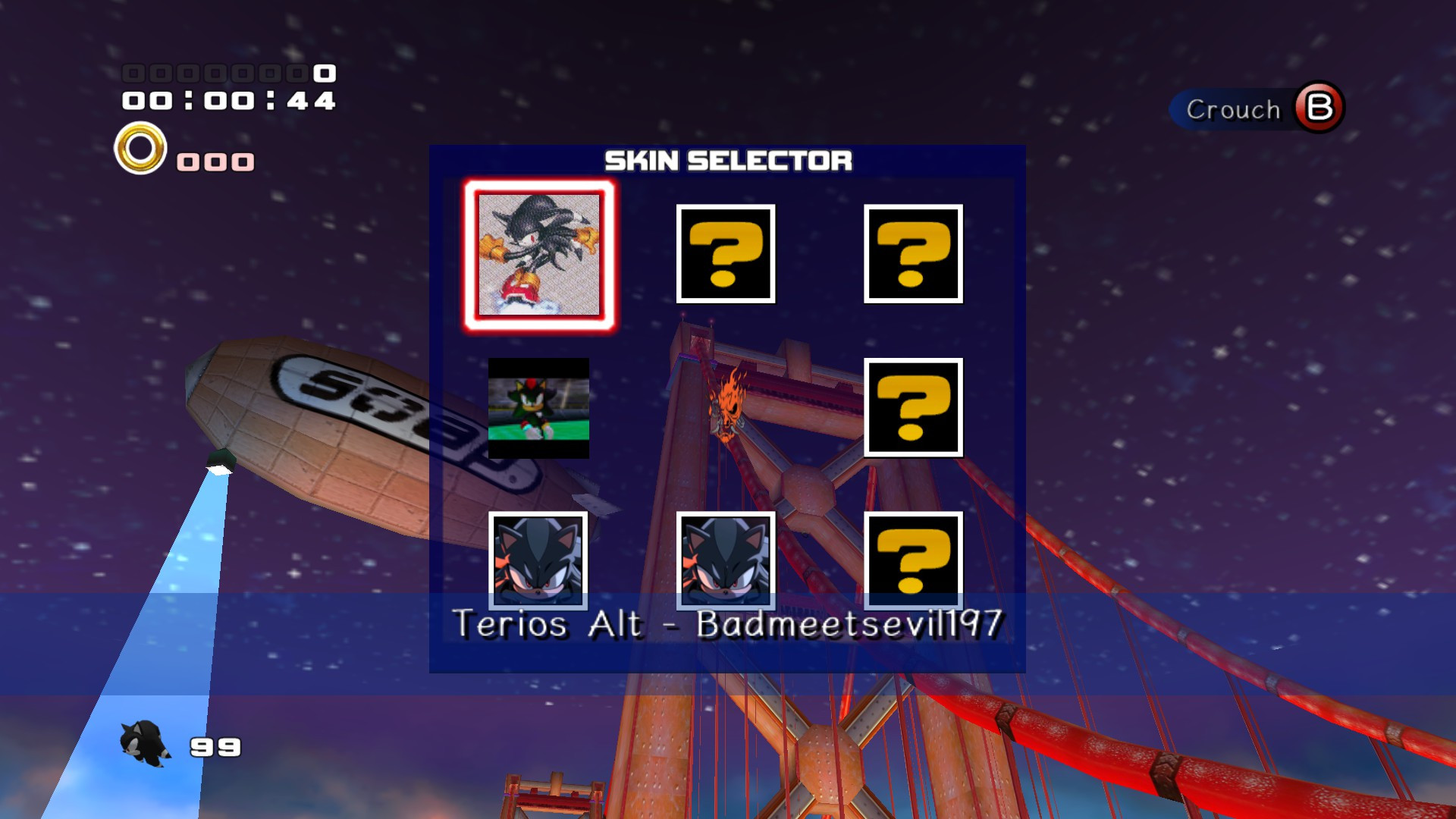This screenshot has height=819, width=1456.
Task: Select the Terios Alt - Badmeetsevil197 label
Action: click(x=728, y=626)
